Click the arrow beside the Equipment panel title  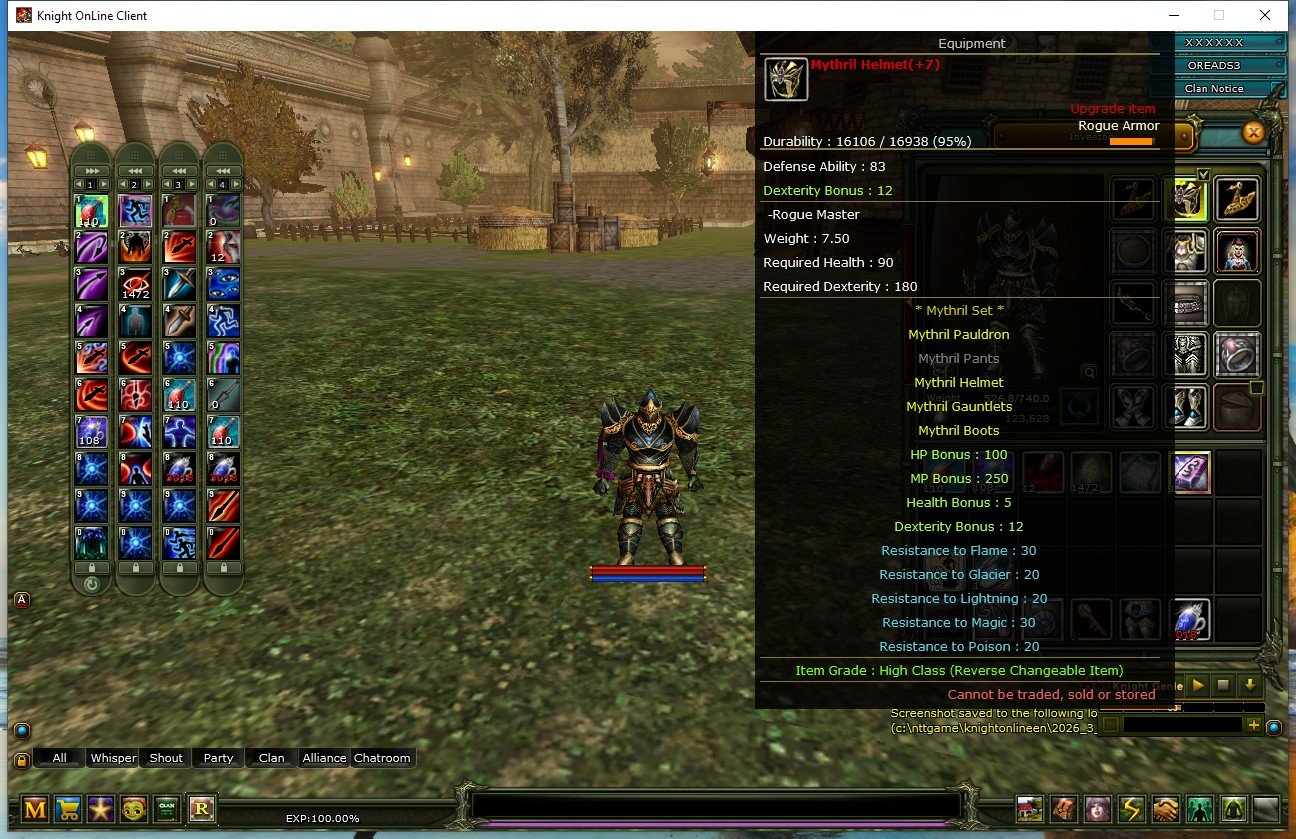tap(1046, 43)
